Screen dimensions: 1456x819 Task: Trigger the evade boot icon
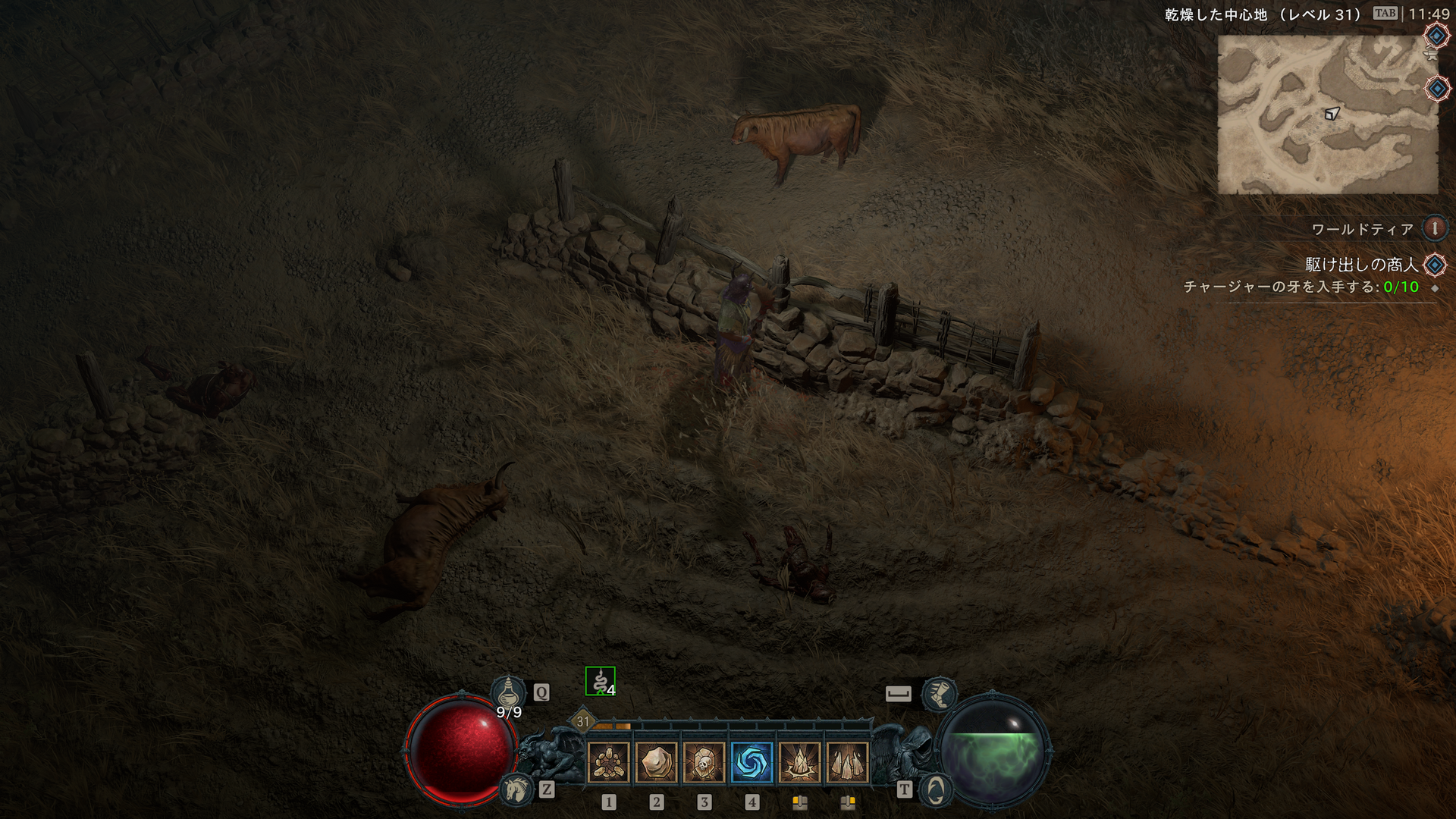tap(939, 693)
